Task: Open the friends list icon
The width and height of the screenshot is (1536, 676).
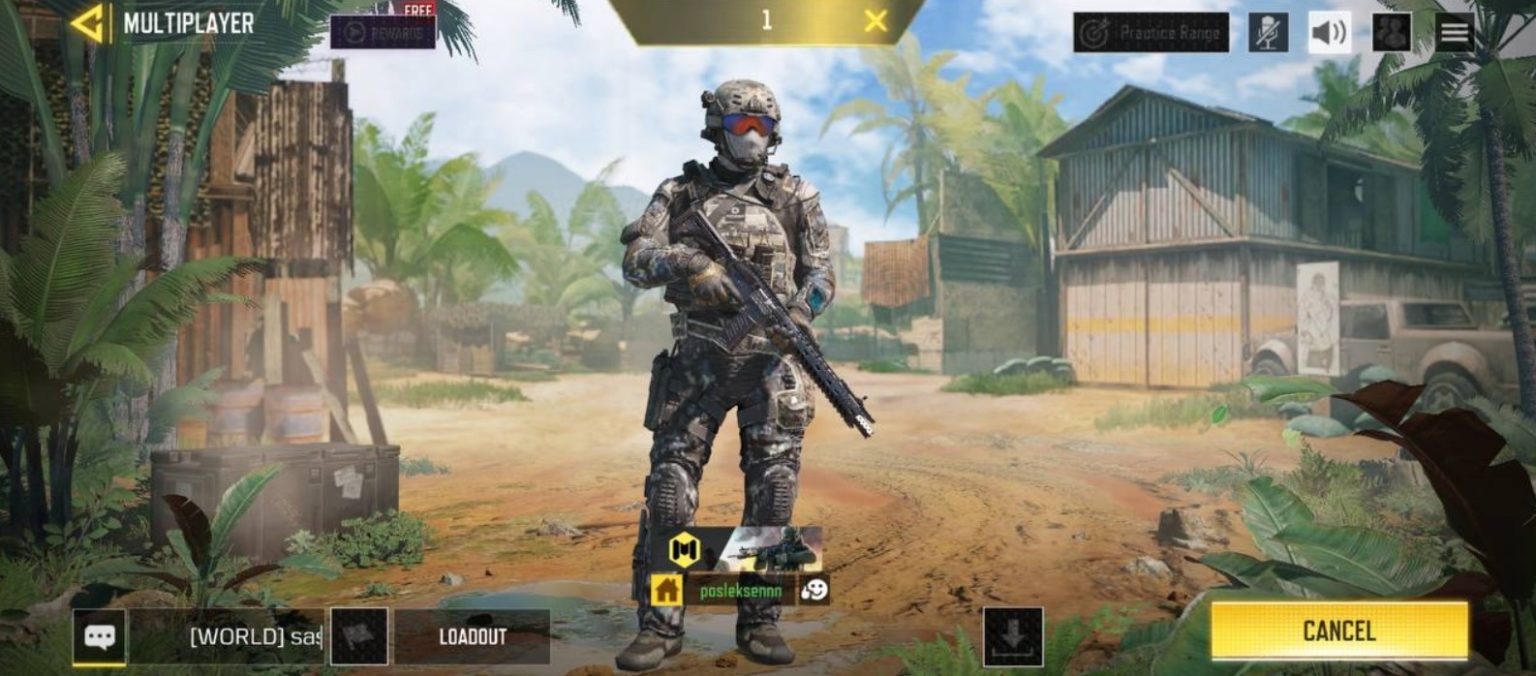Action: 1391,33
